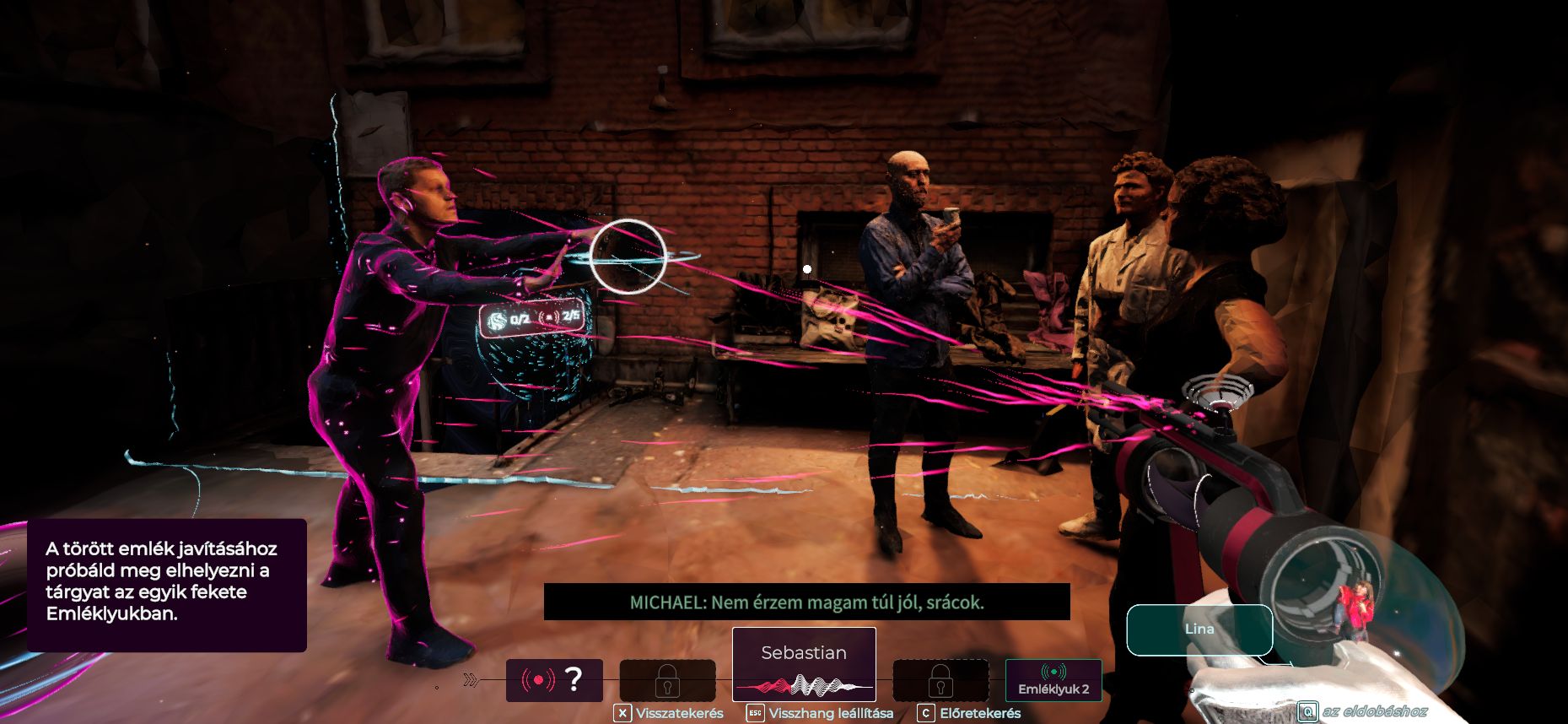Click the broken memory tutorial hint box
1568x724 pixels.
click(166, 584)
